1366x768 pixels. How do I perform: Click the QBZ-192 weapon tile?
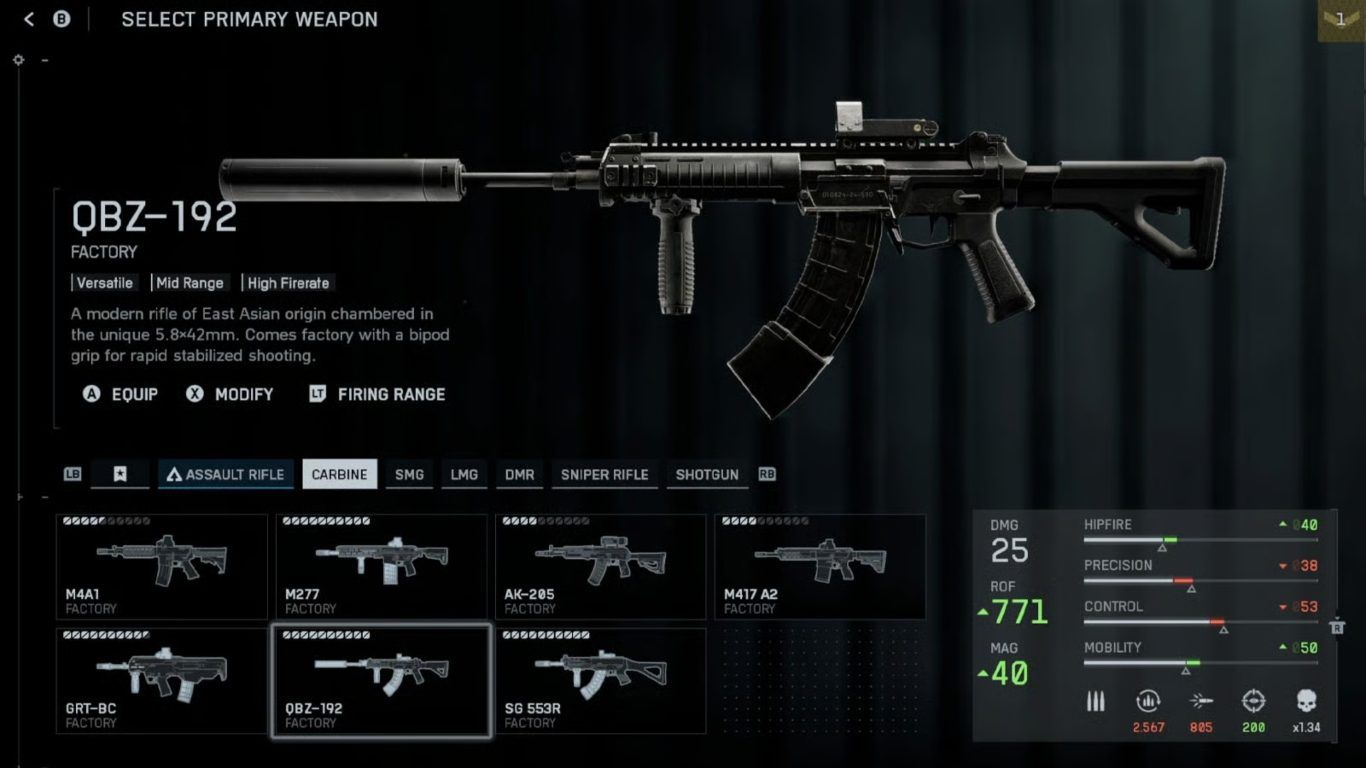(381, 680)
